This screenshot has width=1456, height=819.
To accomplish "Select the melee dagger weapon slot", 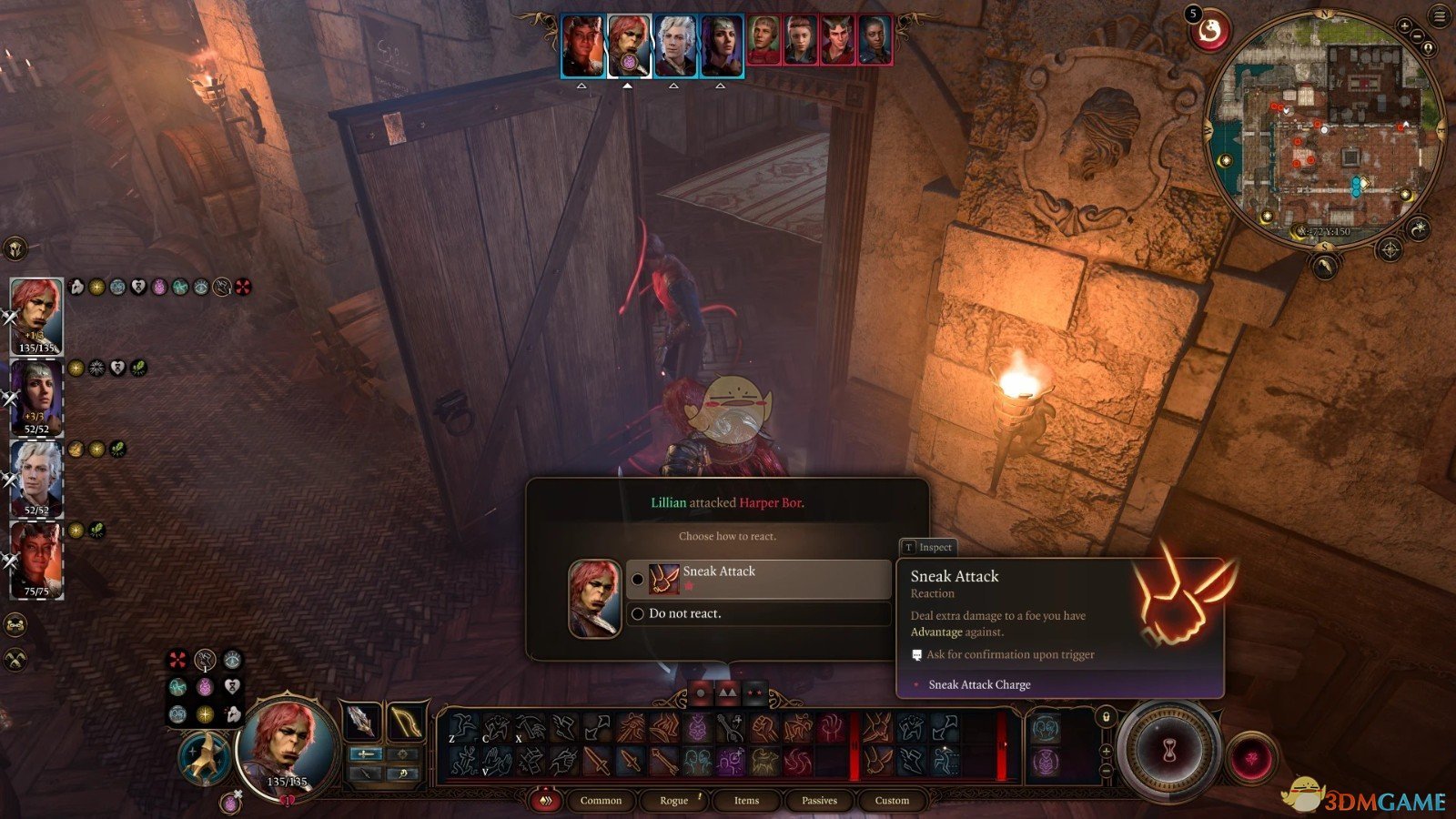I will tap(361, 722).
